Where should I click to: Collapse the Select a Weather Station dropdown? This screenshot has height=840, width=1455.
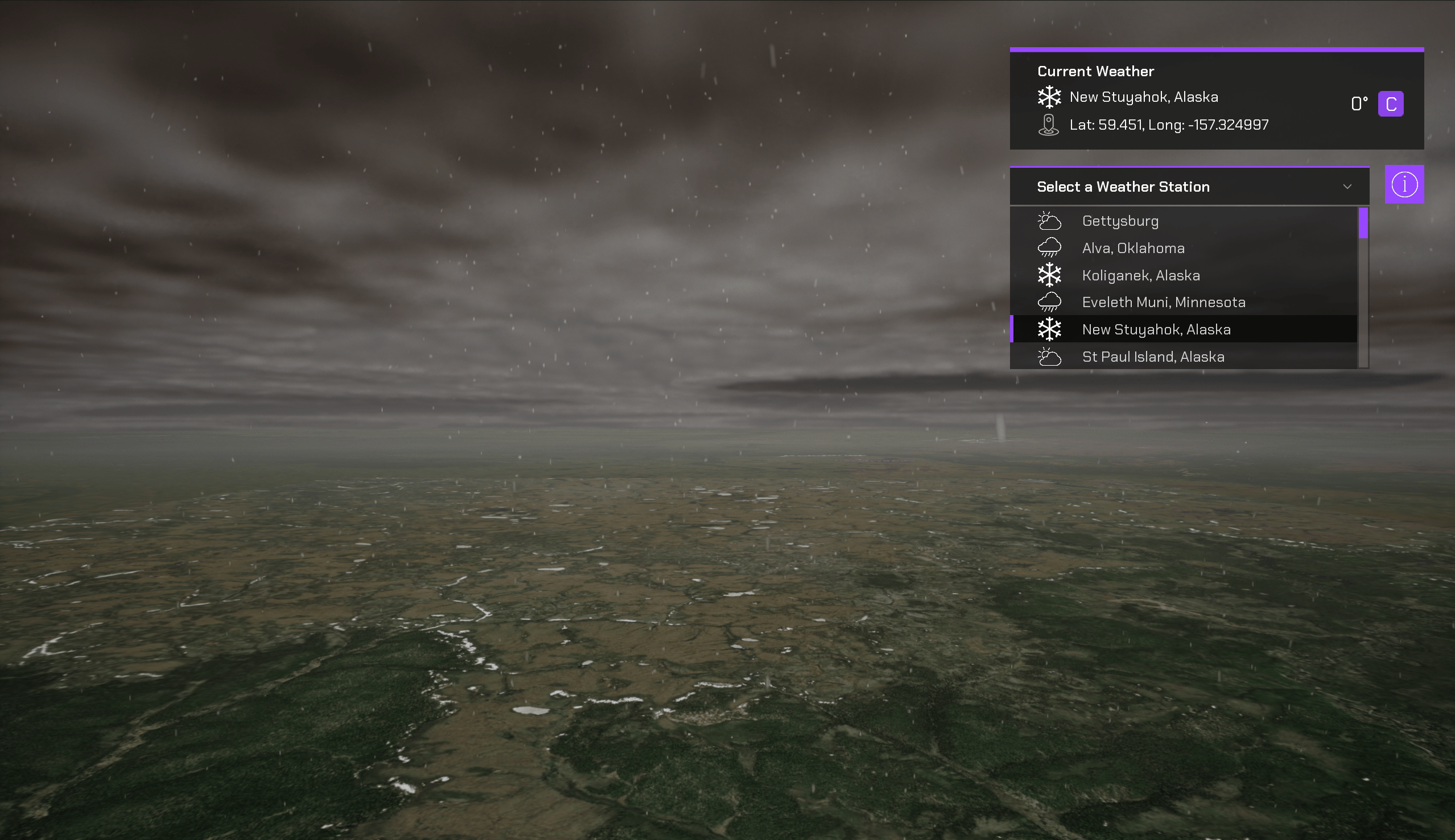pyautogui.click(x=1347, y=186)
